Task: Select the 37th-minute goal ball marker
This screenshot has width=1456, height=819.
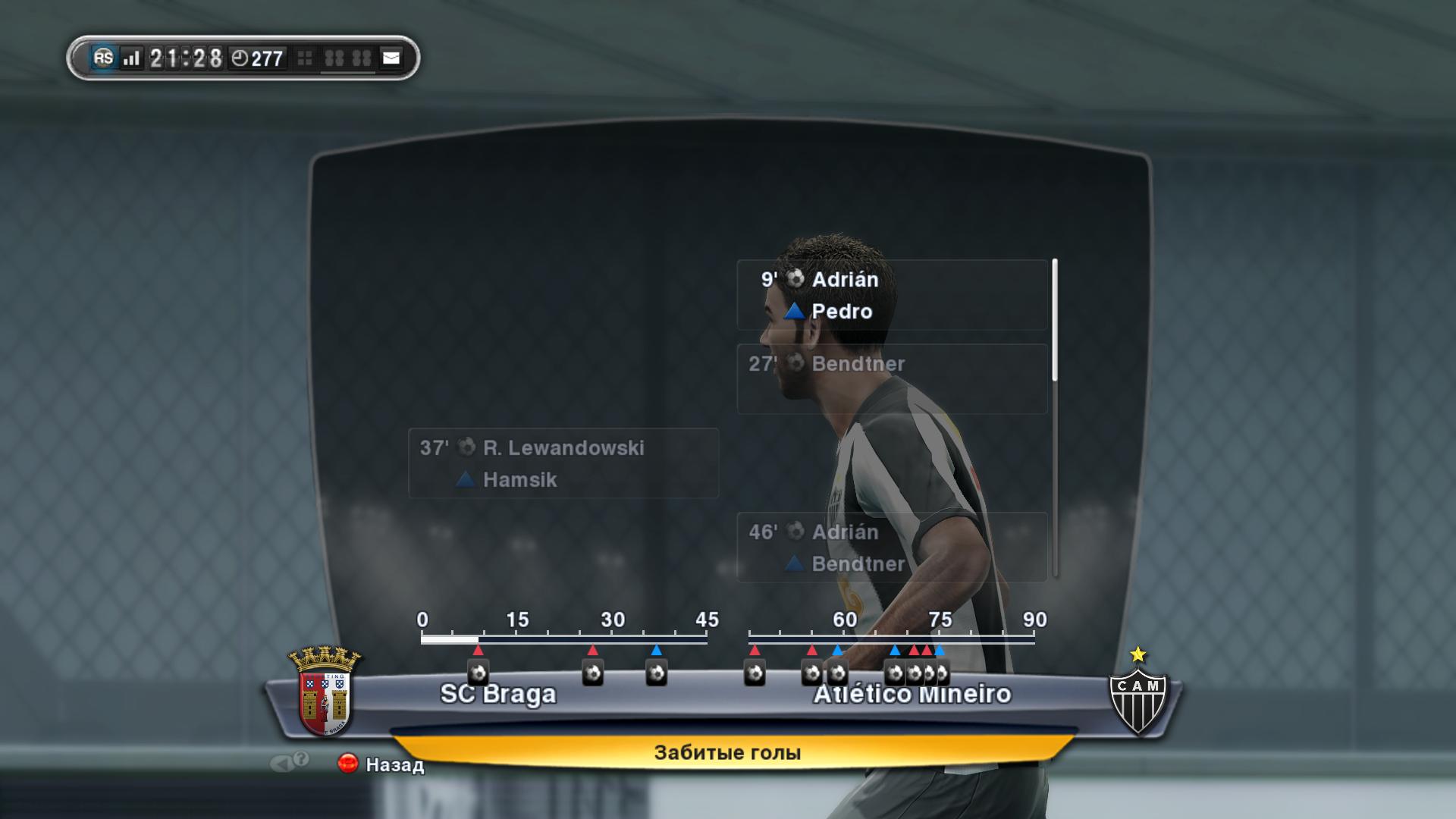Action: click(x=657, y=673)
